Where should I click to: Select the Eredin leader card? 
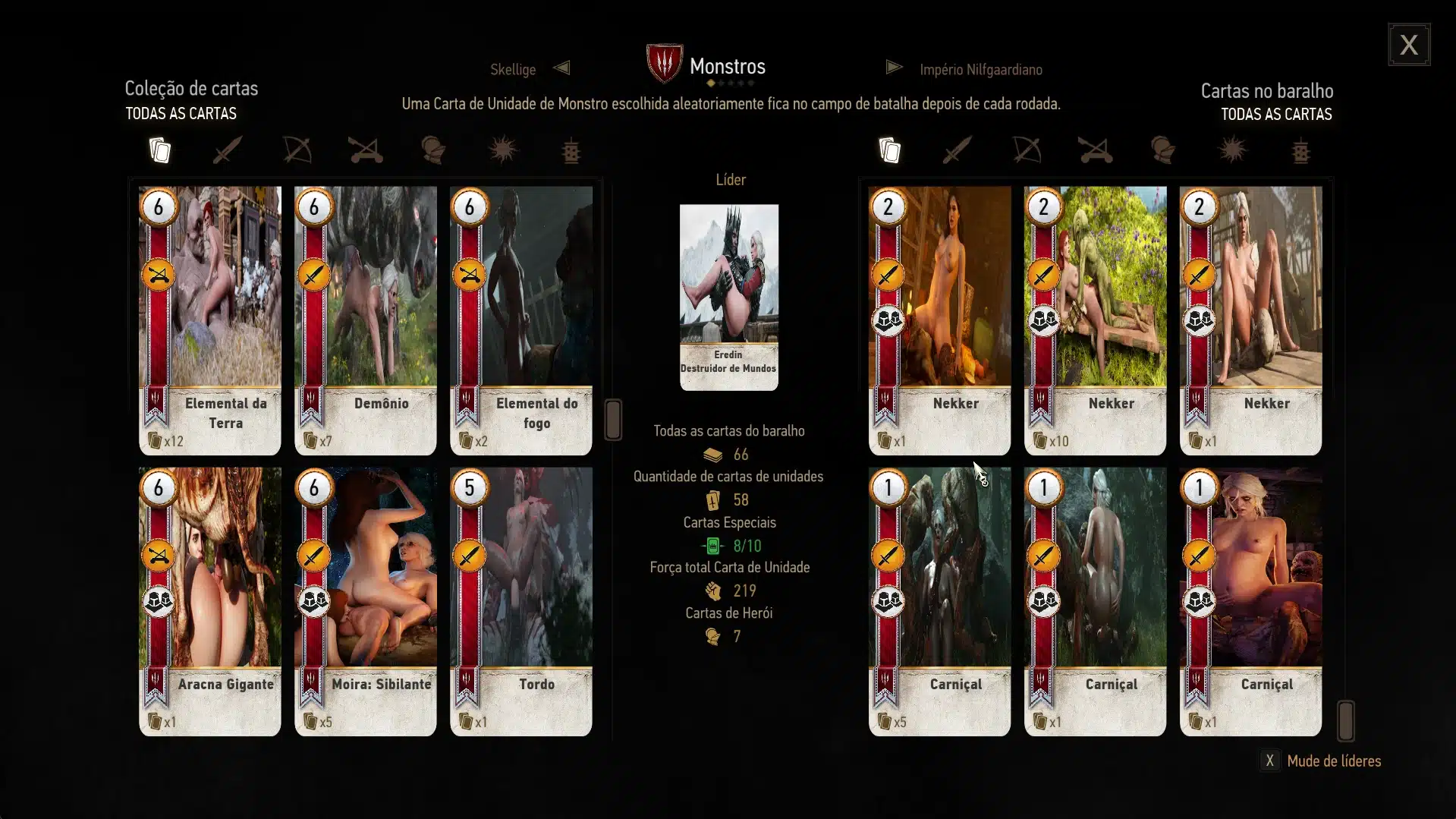(x=728, y=297)
